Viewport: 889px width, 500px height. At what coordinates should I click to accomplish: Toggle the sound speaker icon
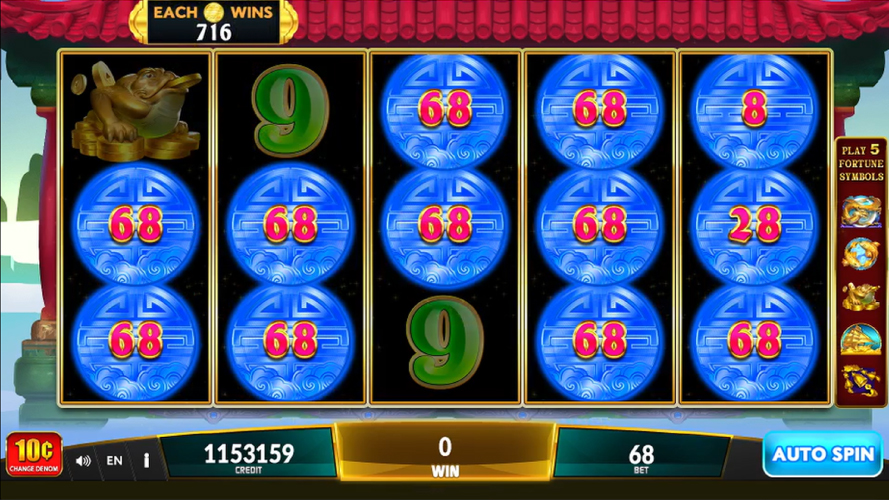[x=84, y=461]
